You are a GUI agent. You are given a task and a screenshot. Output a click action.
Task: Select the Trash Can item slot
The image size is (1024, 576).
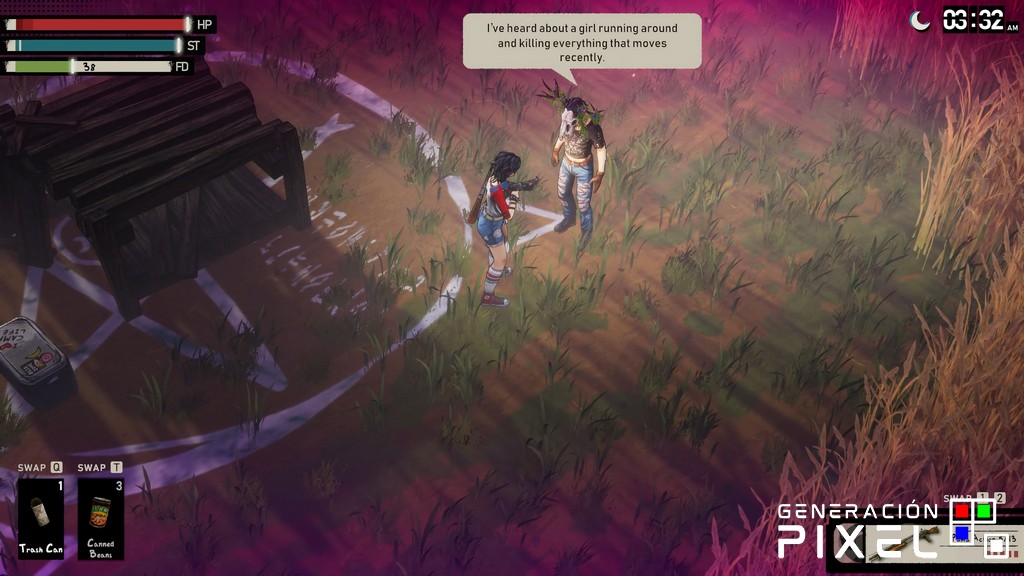(40, 518)
